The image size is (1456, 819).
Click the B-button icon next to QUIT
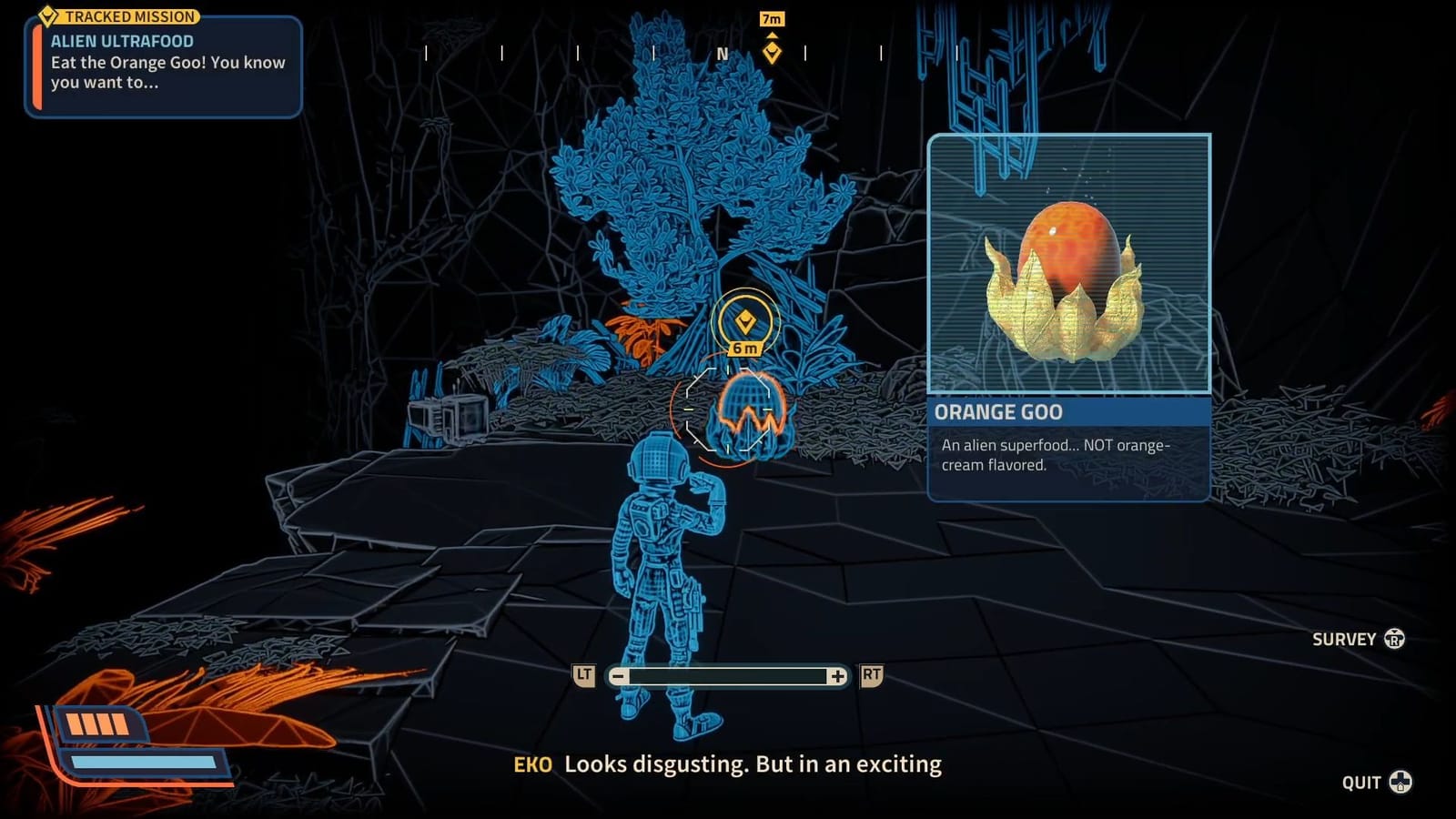[1398, 780]
